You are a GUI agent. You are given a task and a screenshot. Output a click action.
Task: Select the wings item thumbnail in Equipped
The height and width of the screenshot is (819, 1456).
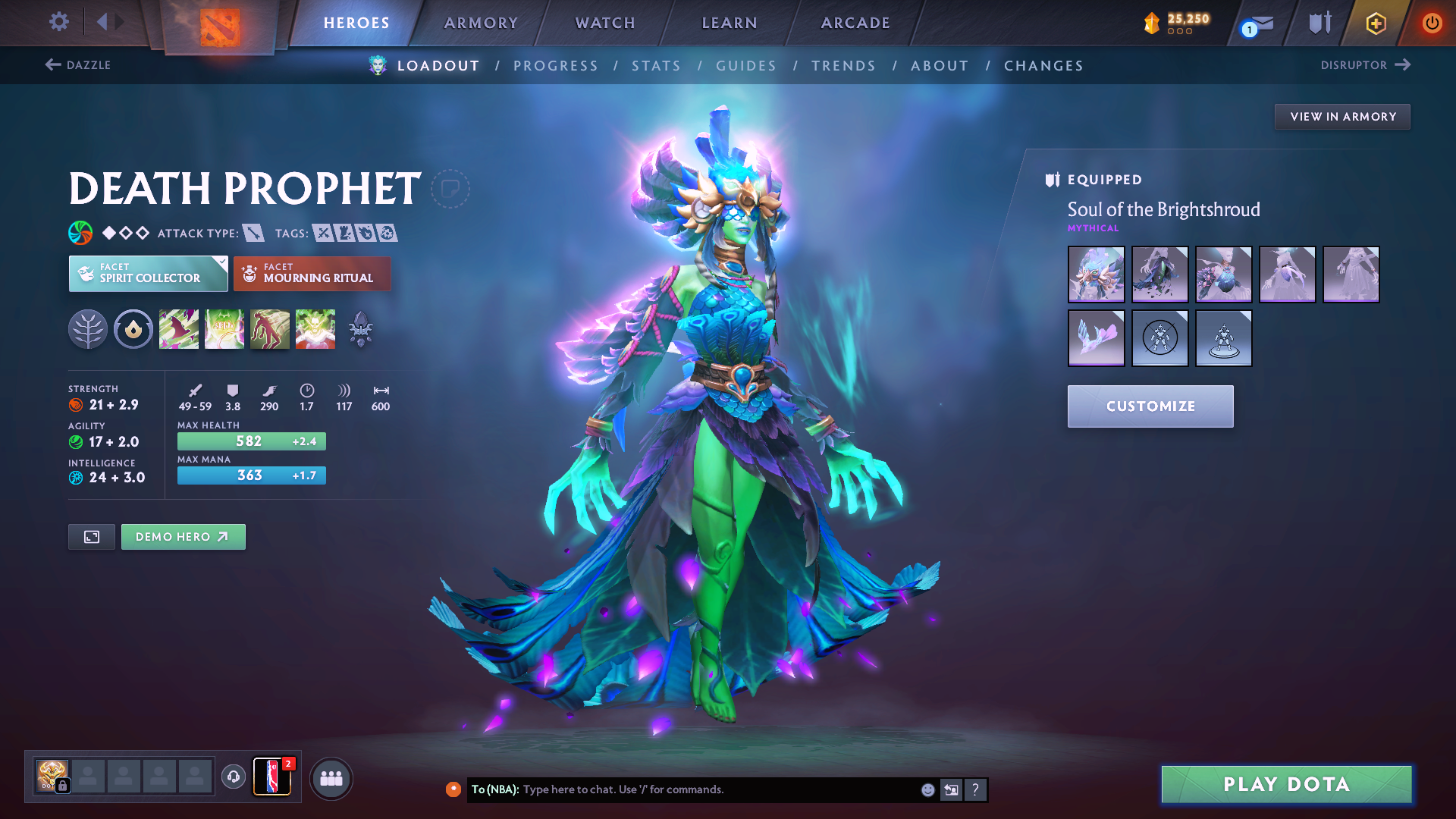[x=1096, y=338]
